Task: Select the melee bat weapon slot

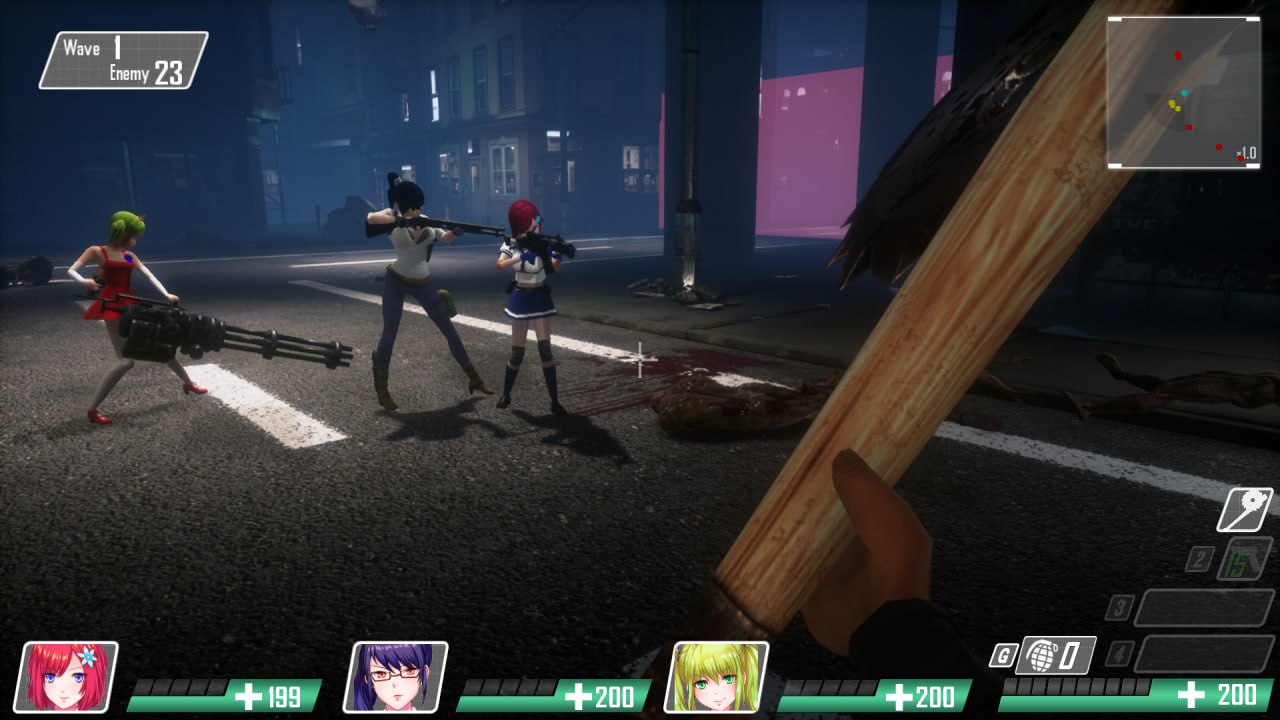Action: click(x=1244, y=510)
